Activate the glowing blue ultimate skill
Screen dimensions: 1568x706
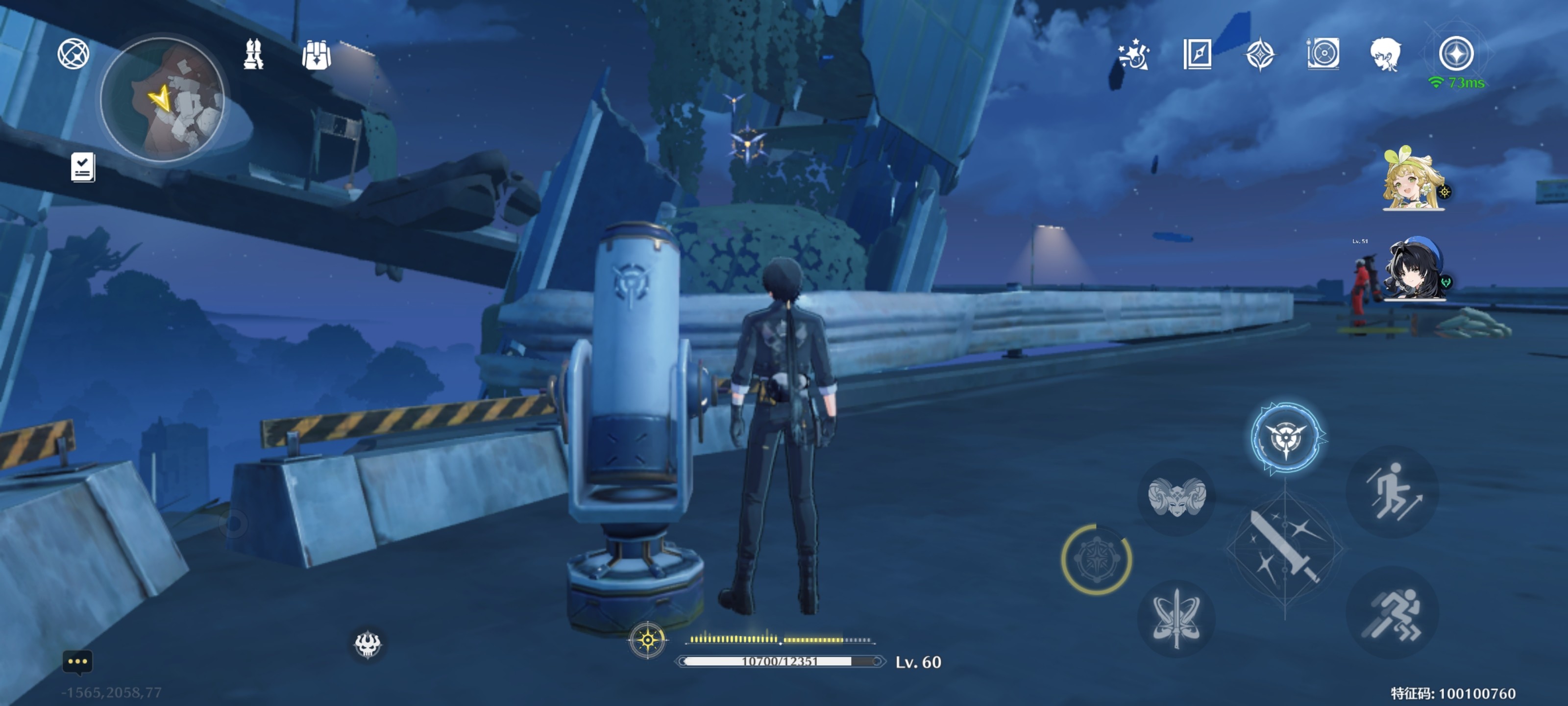pos(1286,437)
